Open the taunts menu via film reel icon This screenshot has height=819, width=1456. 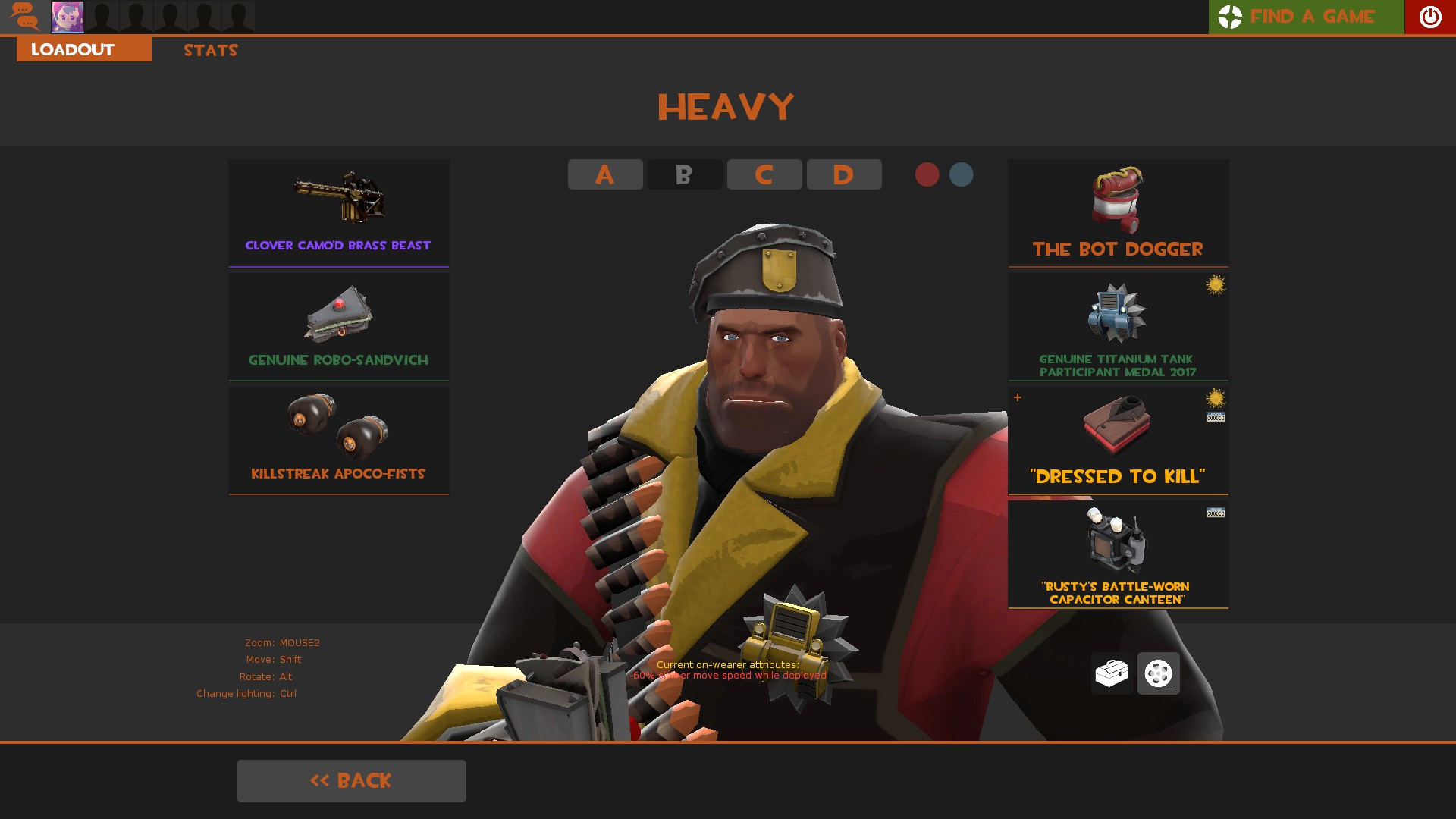click(1158, 673)
